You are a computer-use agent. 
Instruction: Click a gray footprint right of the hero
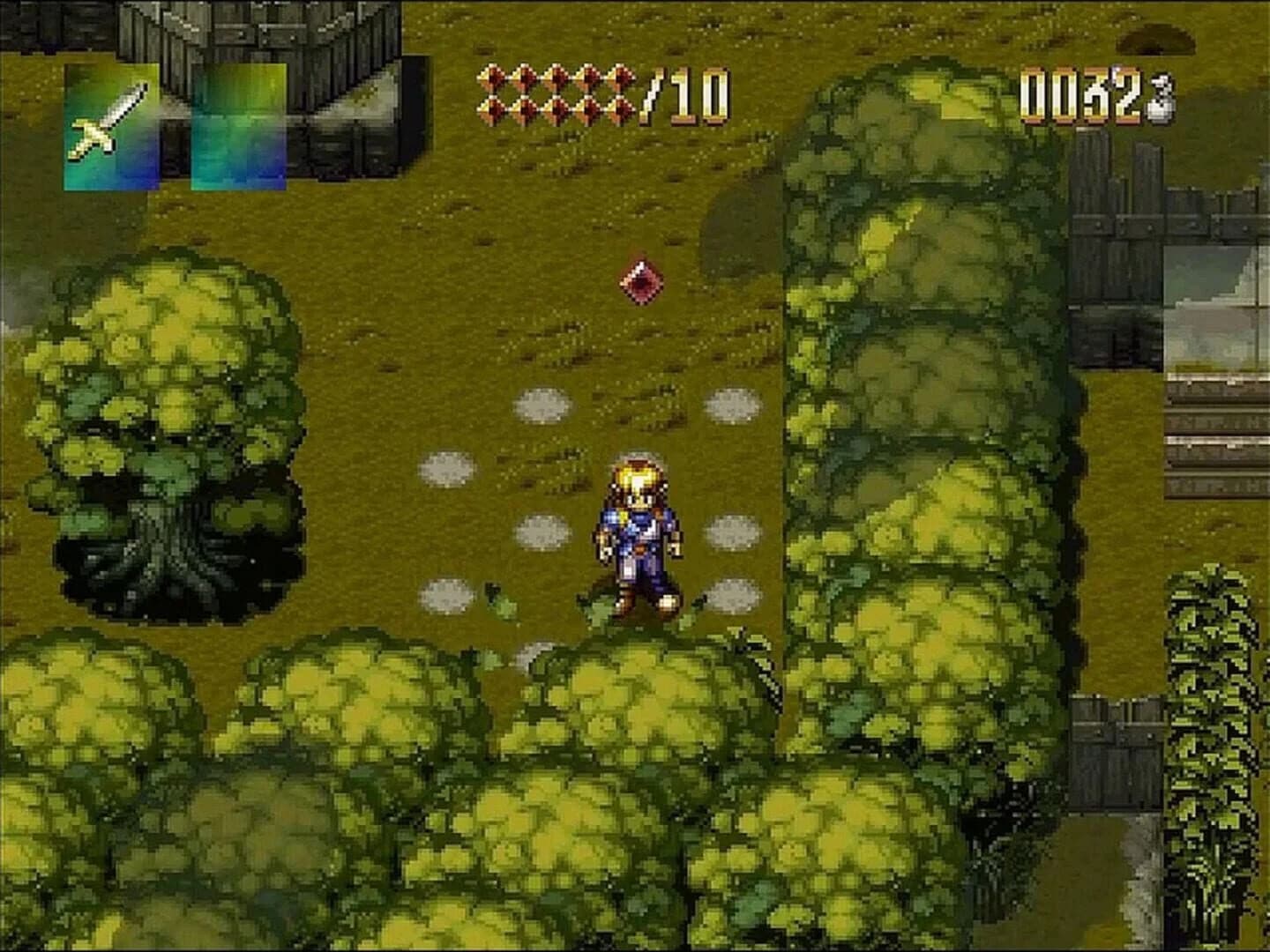click(x=732, y=533)
